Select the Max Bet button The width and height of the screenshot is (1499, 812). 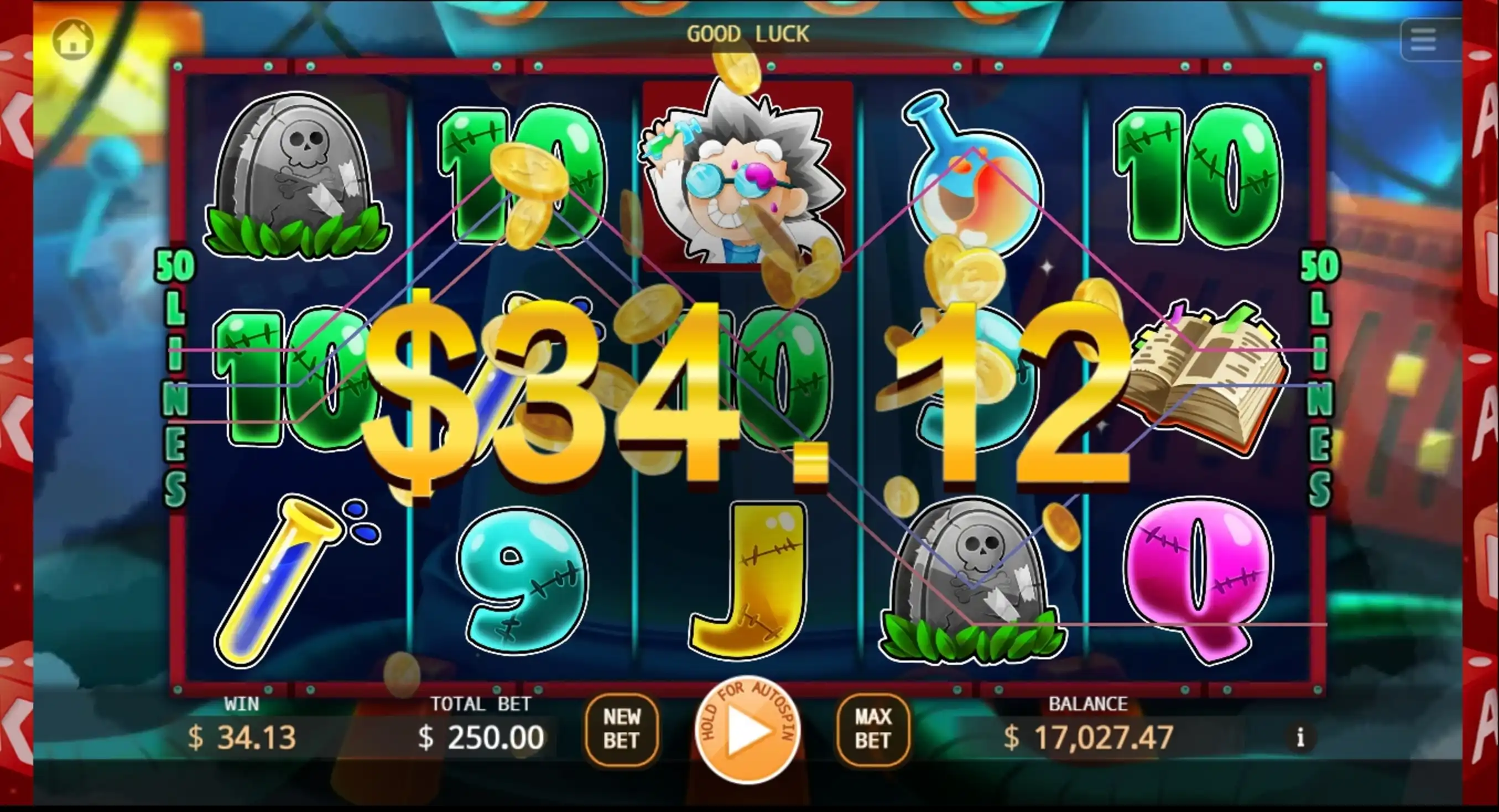click(x=872, y=729)
